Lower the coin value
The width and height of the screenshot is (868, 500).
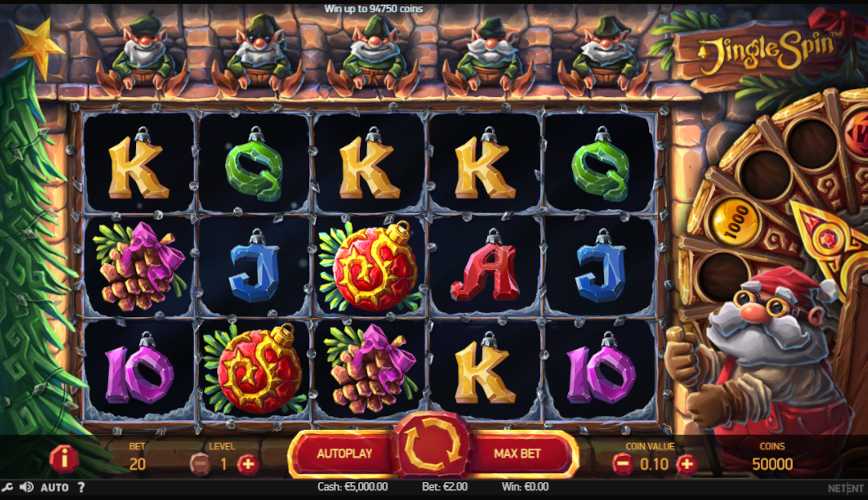(x=622, y=463)
